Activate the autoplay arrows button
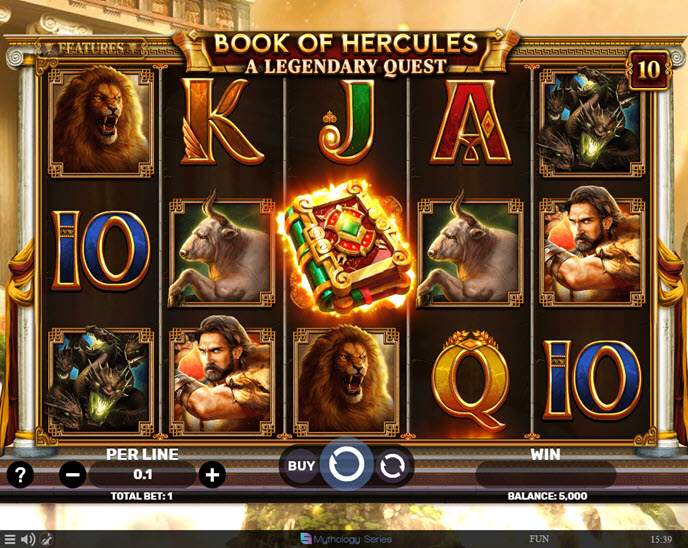The image size is (688, 548). coord(393,465)
